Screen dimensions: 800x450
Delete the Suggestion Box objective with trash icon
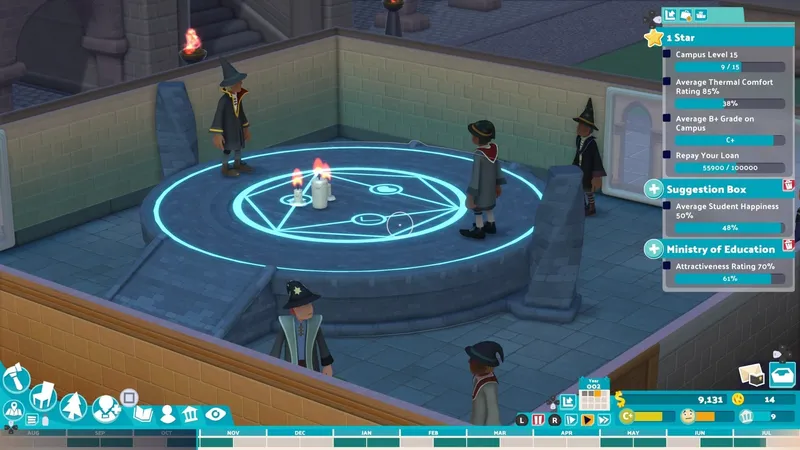click(788, 185)
